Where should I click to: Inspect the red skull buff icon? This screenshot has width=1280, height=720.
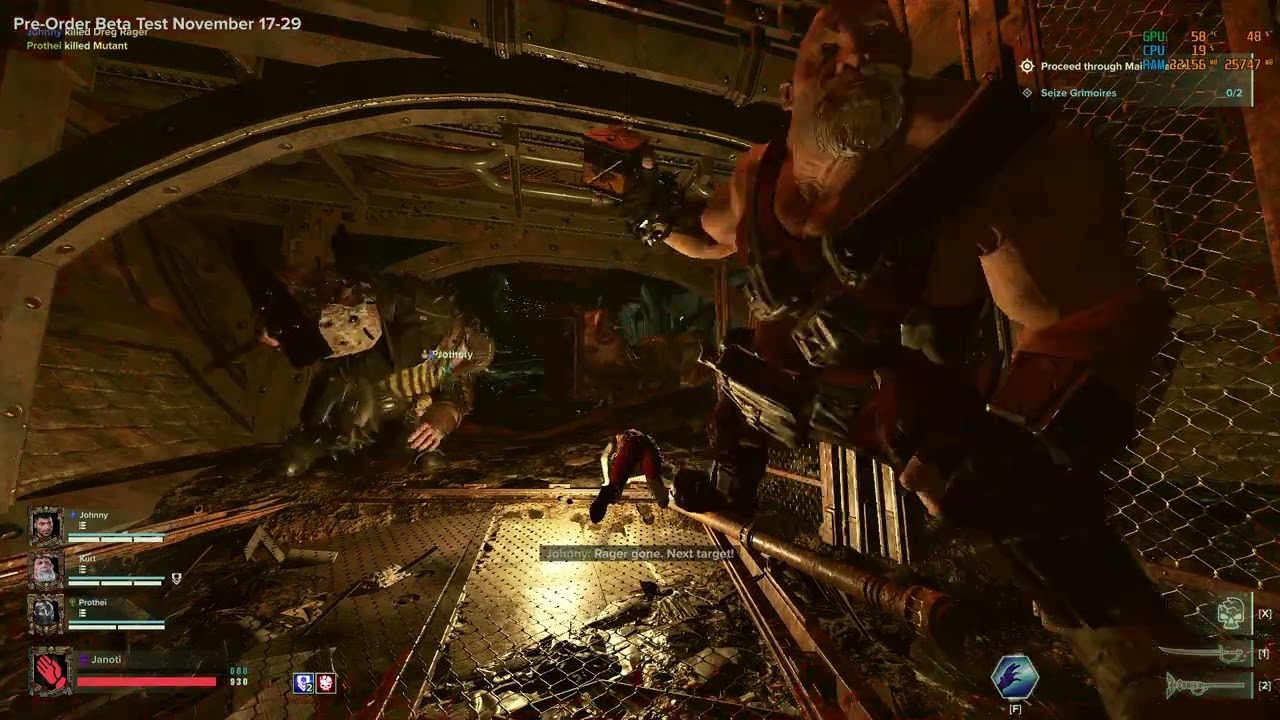326,683
